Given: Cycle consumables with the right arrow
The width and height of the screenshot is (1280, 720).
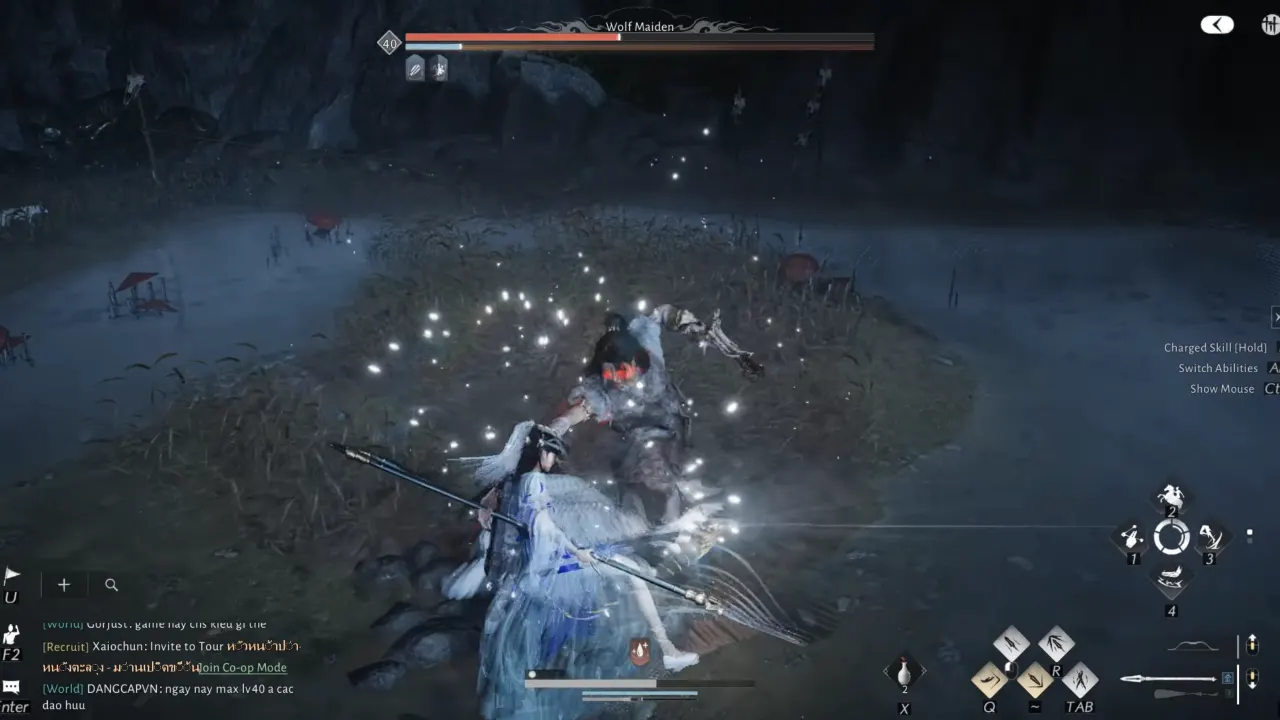Looking at the screenshot, I should [925, 670].
